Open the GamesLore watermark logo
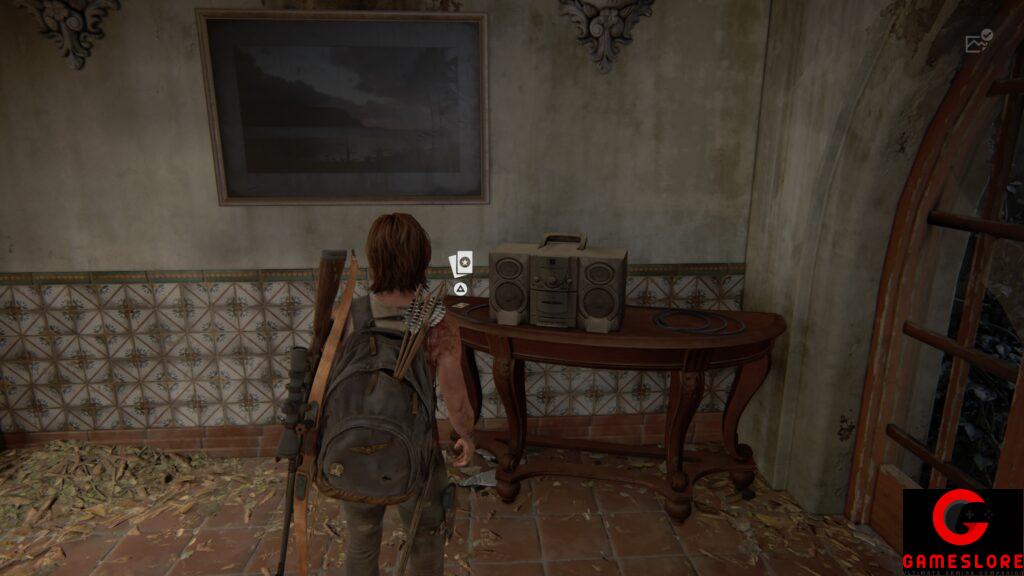Screen dimensions: 1024x576 pos(962,531)
